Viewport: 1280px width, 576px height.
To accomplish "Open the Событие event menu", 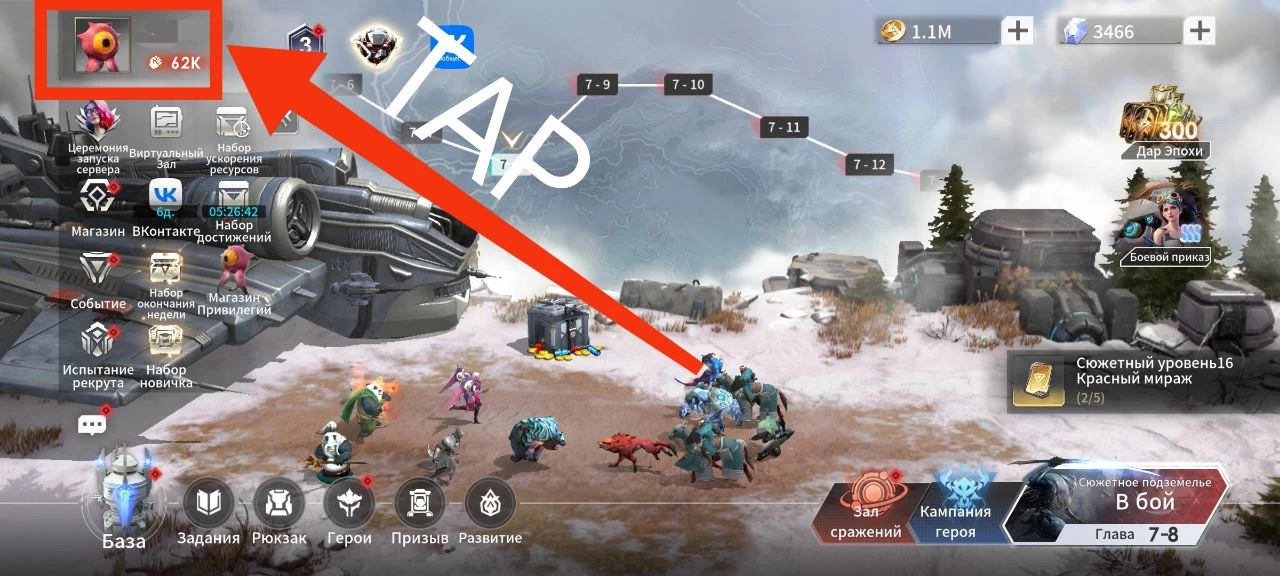I will coord(98,279).
